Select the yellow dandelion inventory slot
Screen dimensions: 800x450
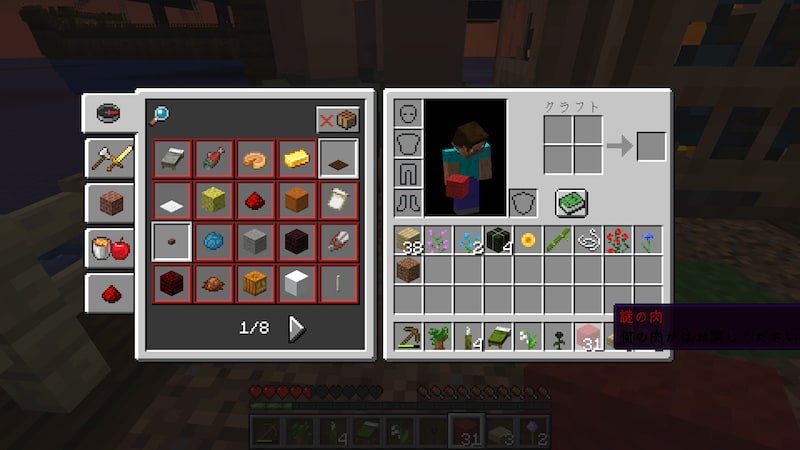pyautogui.click(x=528, y=240)
